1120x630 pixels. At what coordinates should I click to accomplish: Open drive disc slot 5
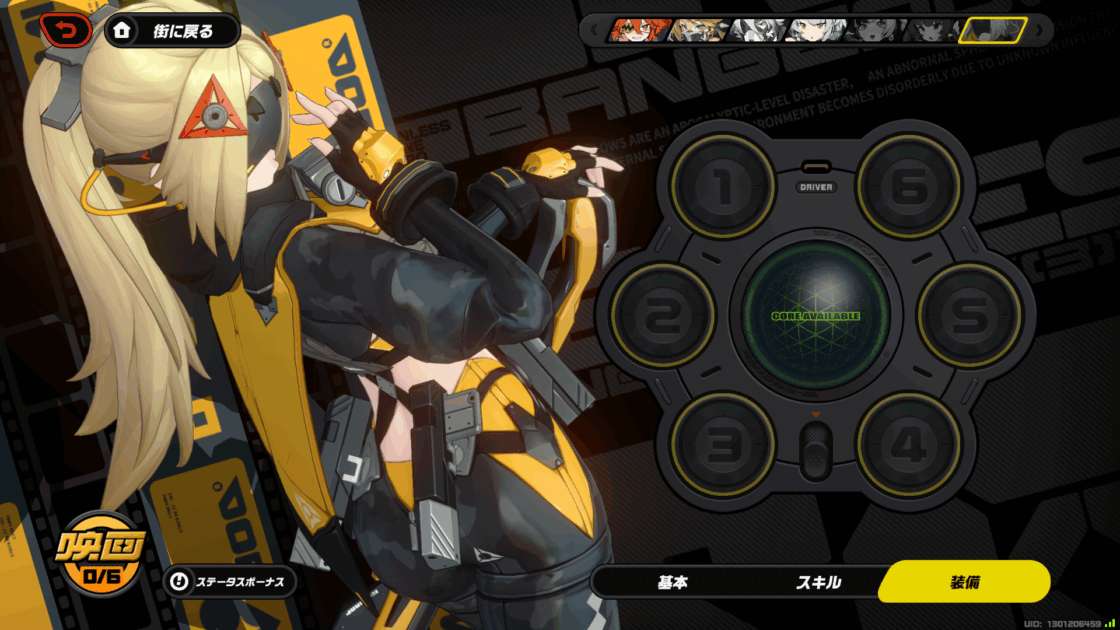tap(969, 315)
